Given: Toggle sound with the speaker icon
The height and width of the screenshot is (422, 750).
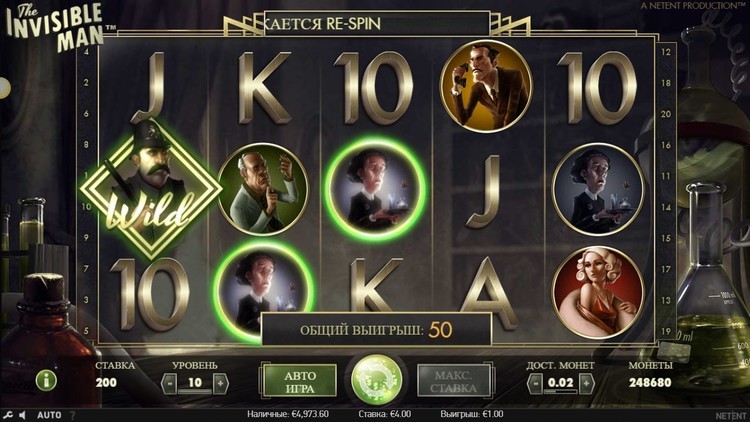Looking at the screenshot, I should [x=23, y=415].
